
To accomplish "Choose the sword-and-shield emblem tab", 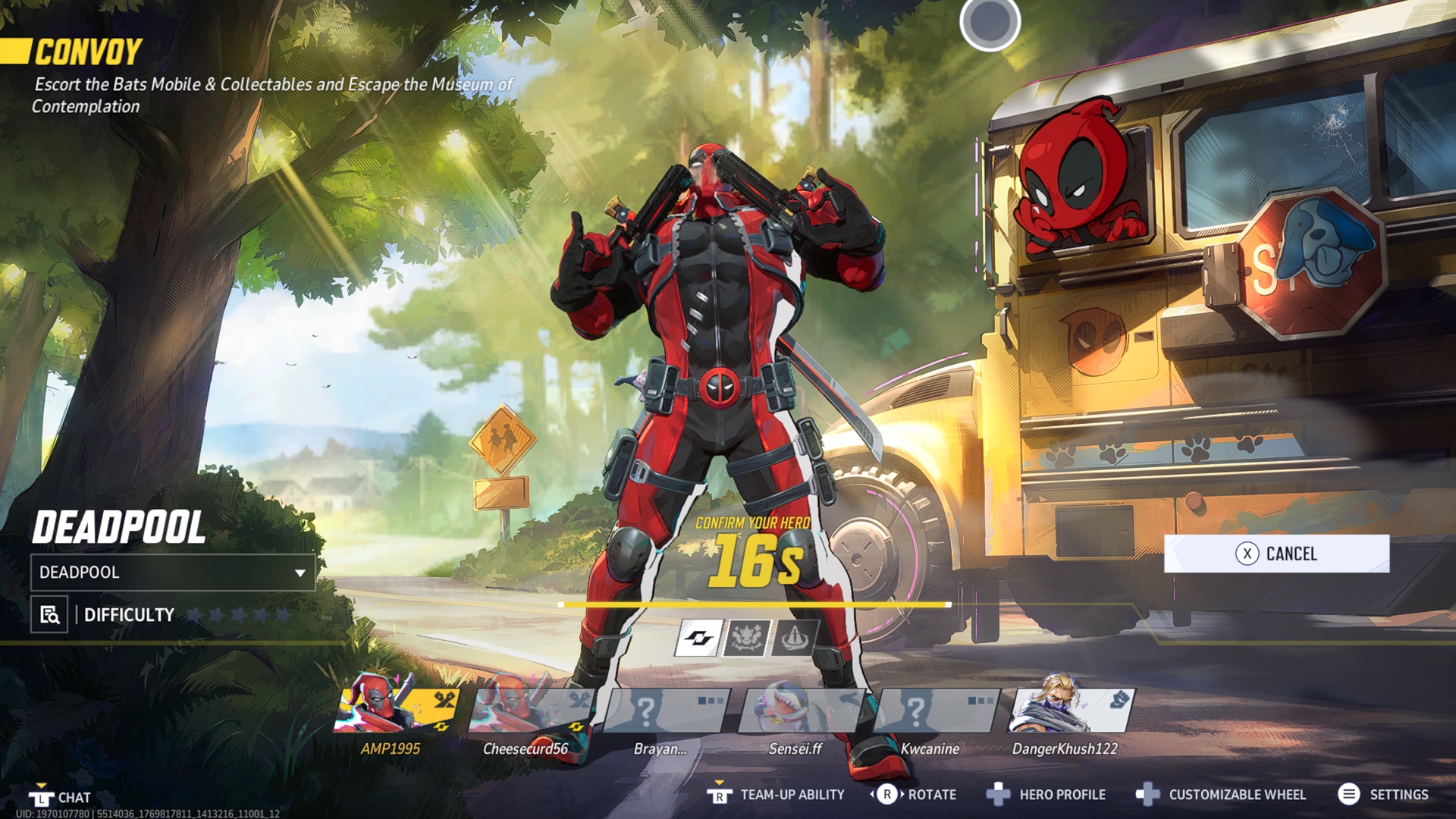I will (x=794, y=638).
